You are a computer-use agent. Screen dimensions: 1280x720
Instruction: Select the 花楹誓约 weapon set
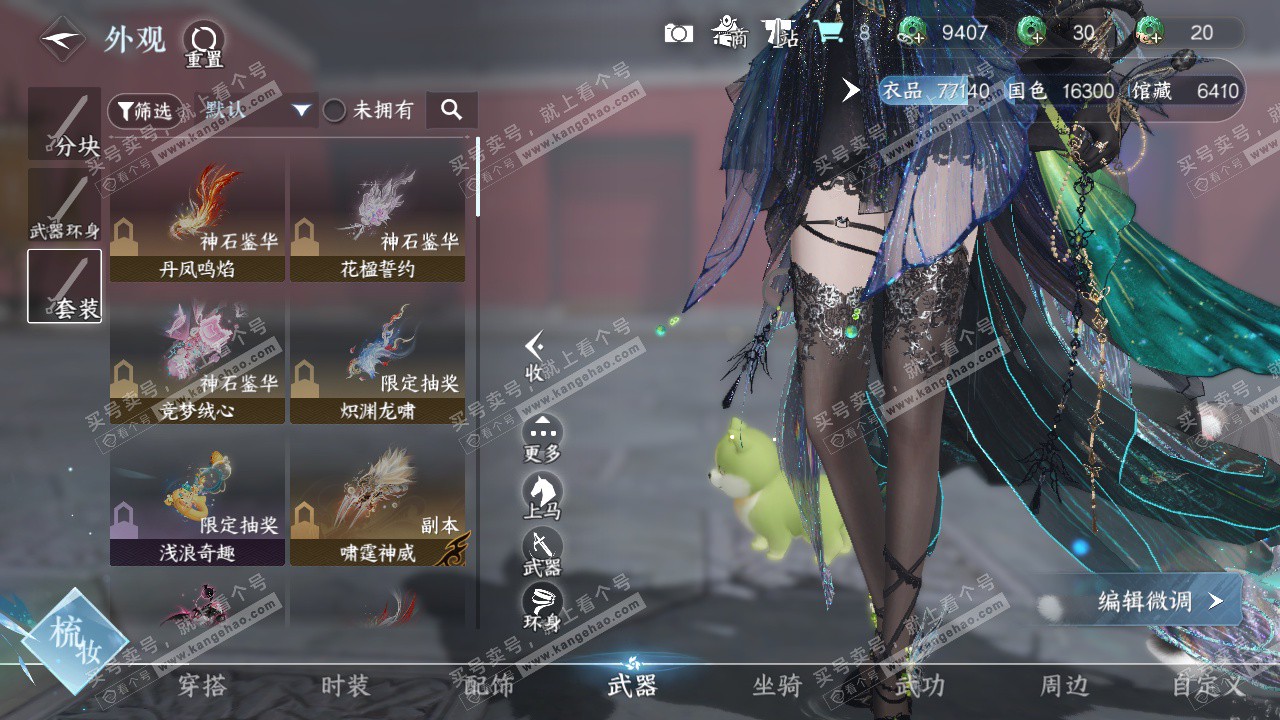(377, 217)
